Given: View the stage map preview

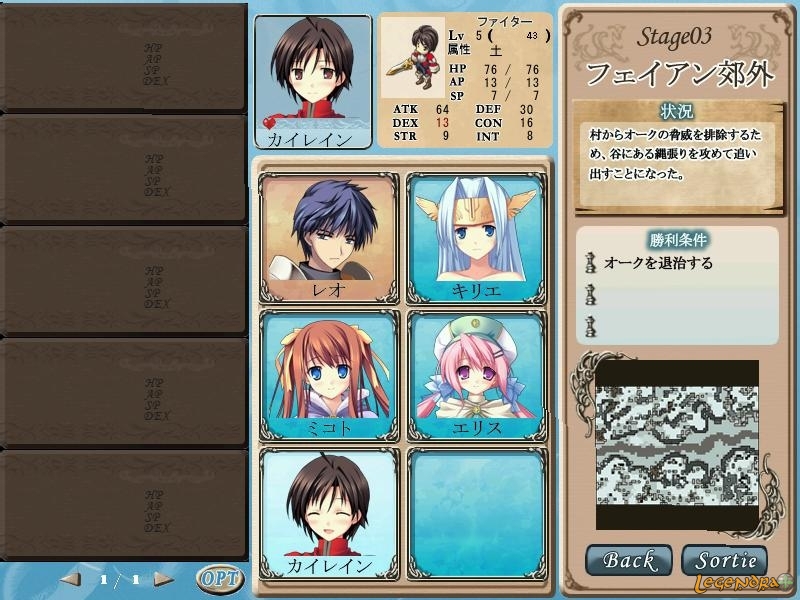Looking at the screenshot, I should [x=677, y=445].
